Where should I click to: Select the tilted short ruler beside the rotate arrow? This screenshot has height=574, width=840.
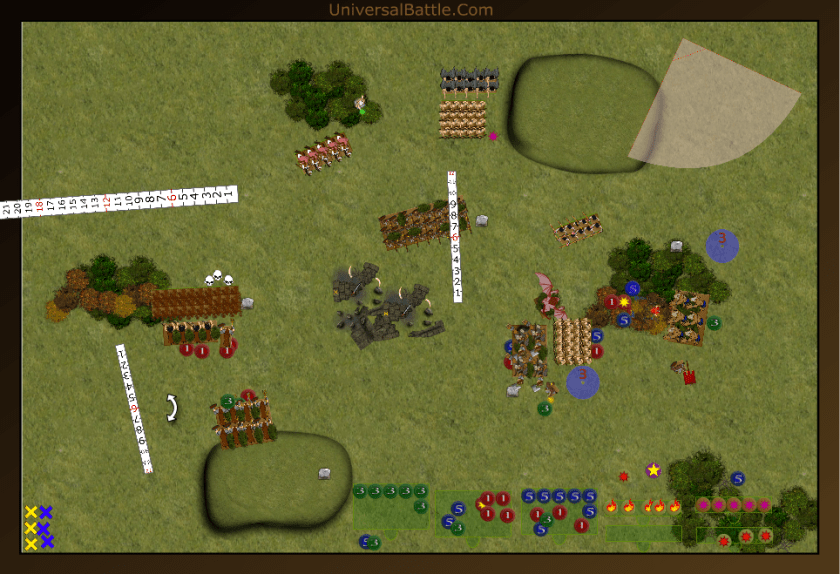pos(133,407)
